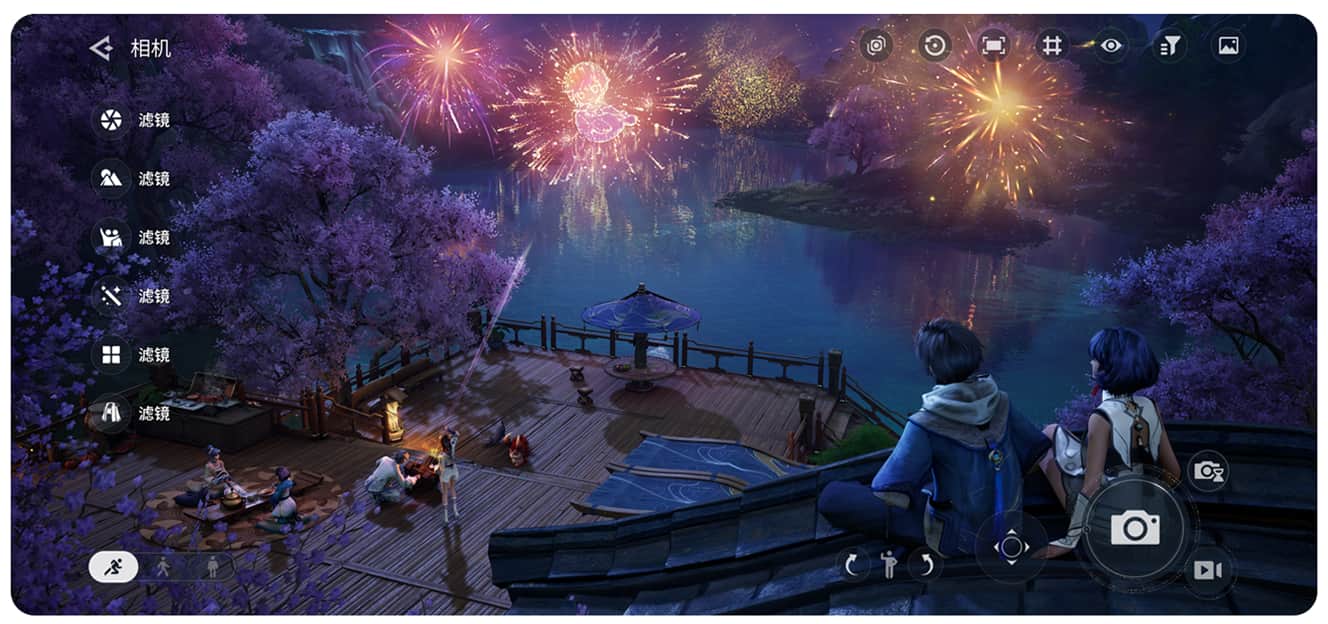Screen dimensions: 1328x624
Task: Open the photo gallery album
Action: 1228,45
